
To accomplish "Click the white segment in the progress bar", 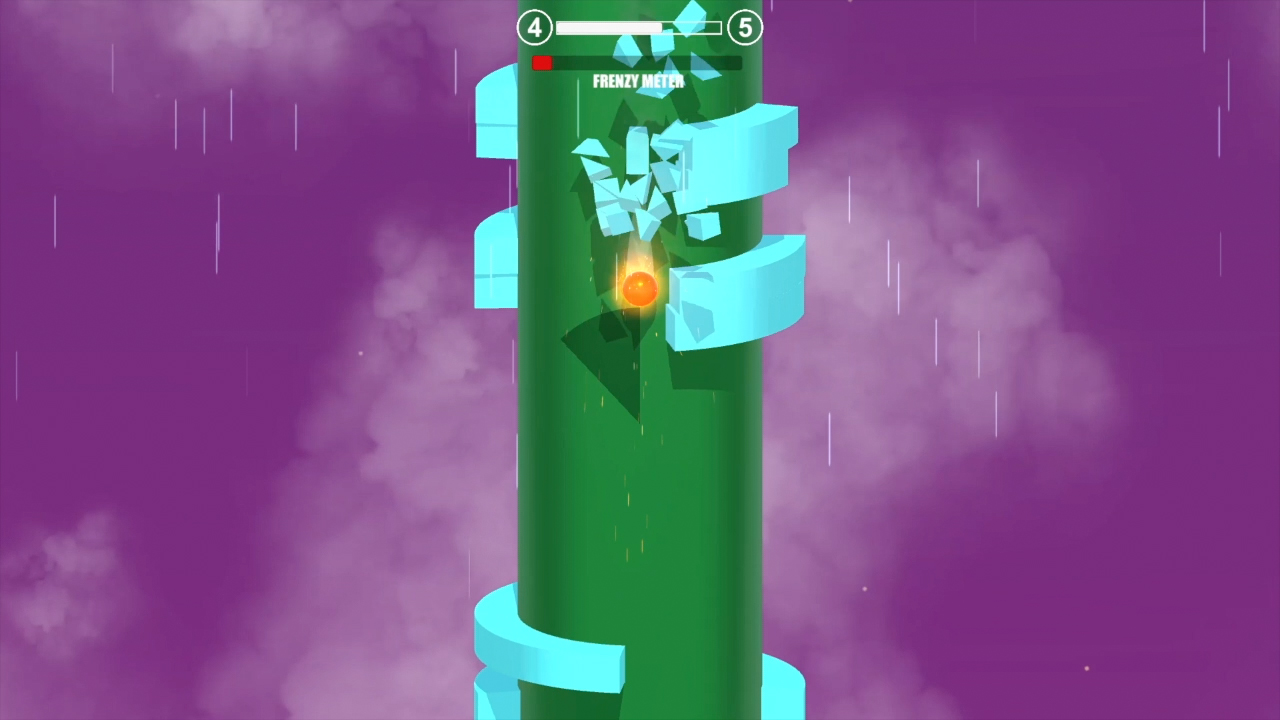I will pos(610,28).
